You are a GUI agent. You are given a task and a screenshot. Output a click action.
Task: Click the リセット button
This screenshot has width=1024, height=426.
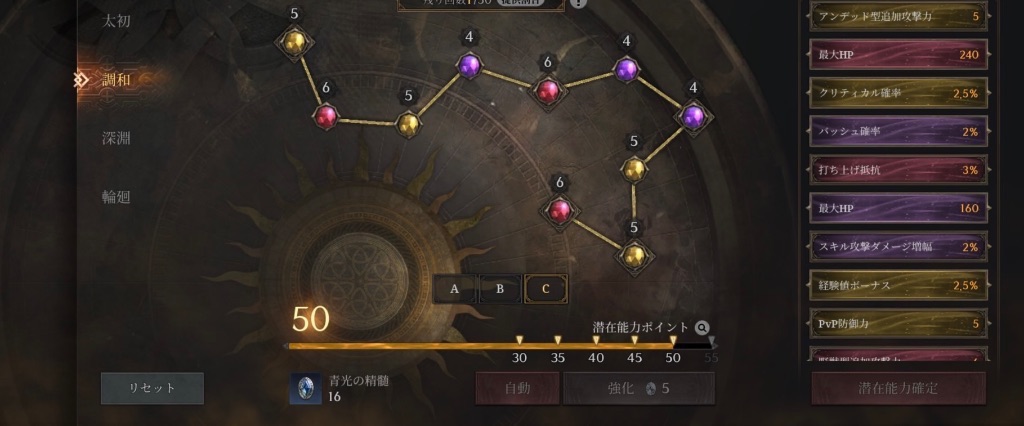click(x=152, y=388)
